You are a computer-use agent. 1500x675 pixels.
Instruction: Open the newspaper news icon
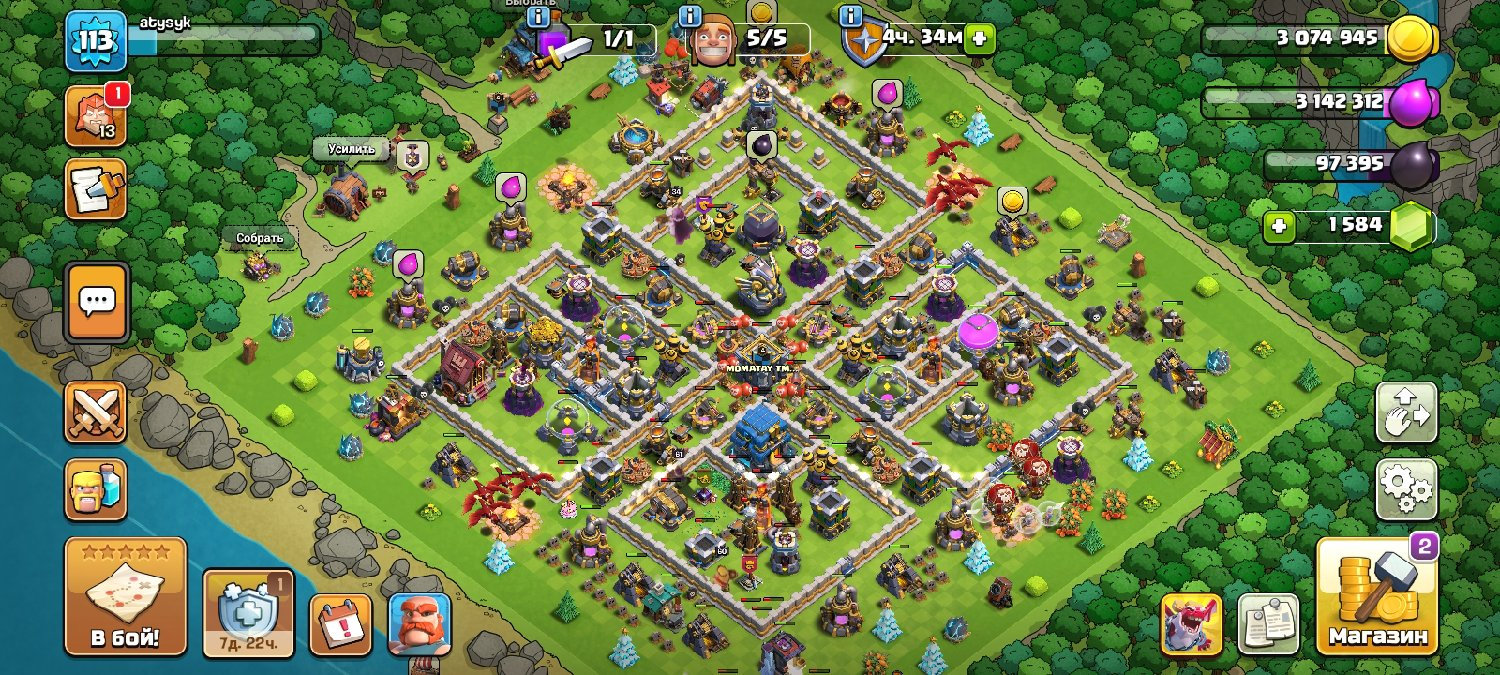(1267, 625)
